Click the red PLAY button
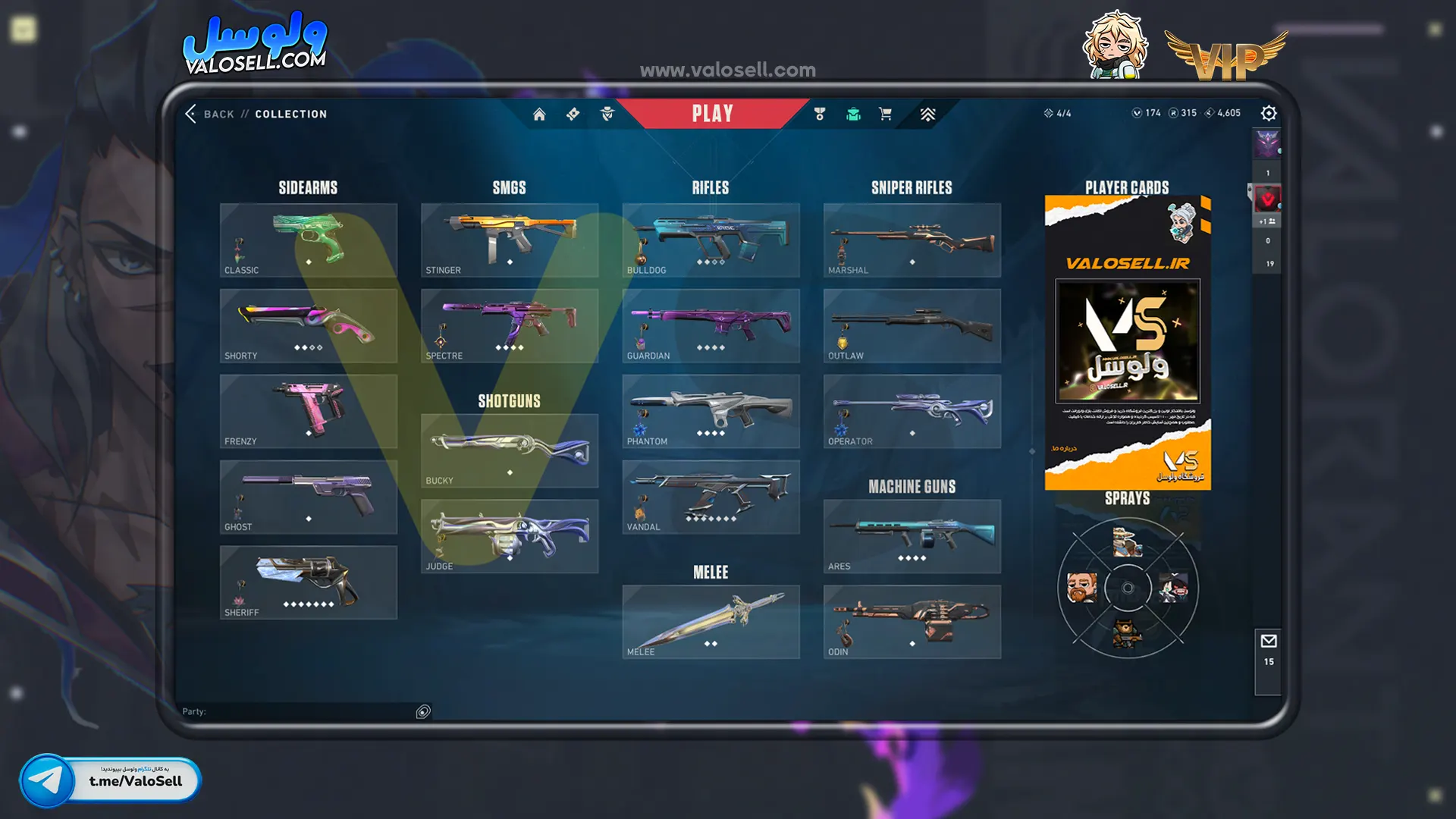Screen dimensions: 1456x819 (x=712, y=114)
